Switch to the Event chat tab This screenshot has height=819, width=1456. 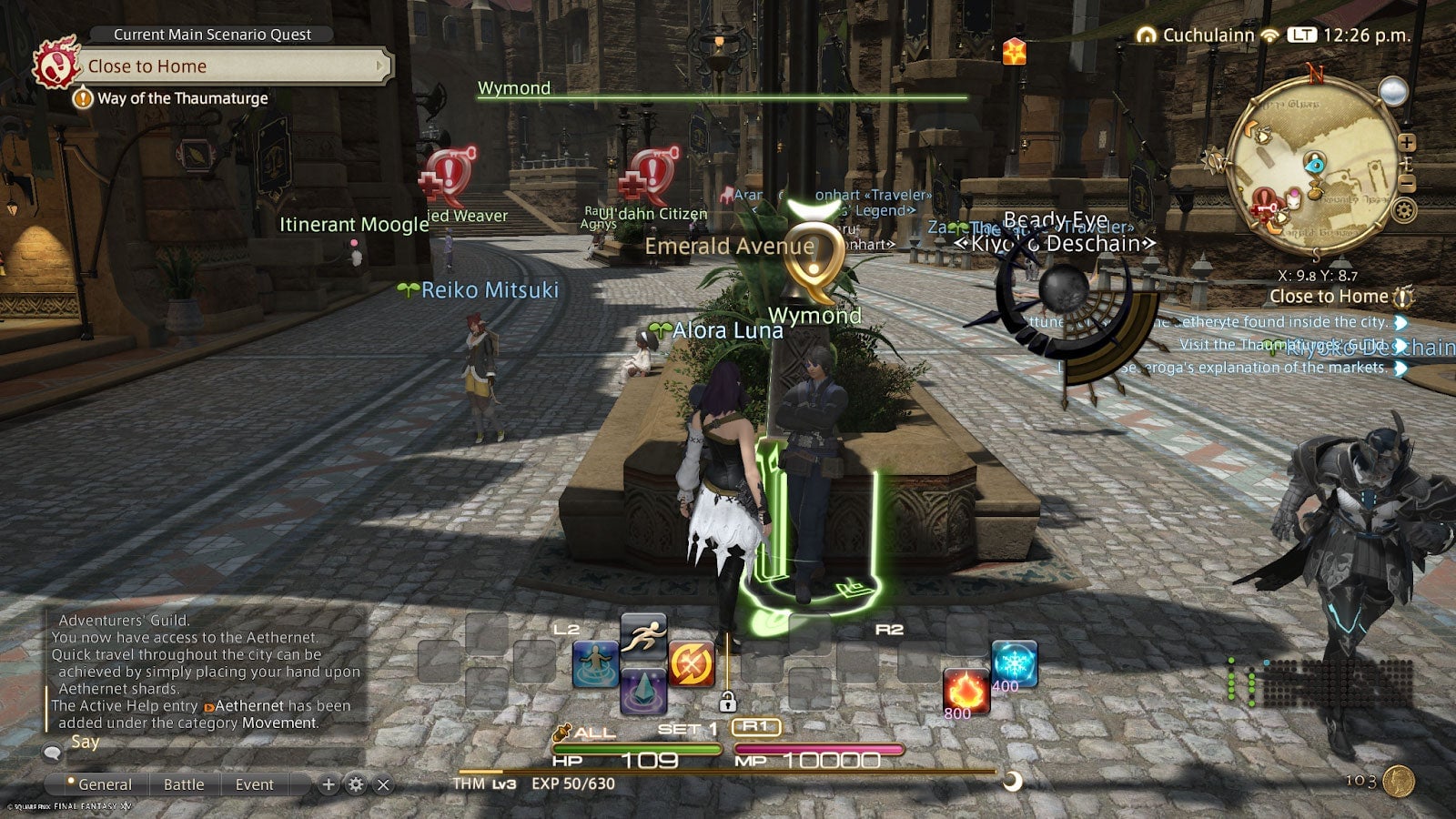255,784
